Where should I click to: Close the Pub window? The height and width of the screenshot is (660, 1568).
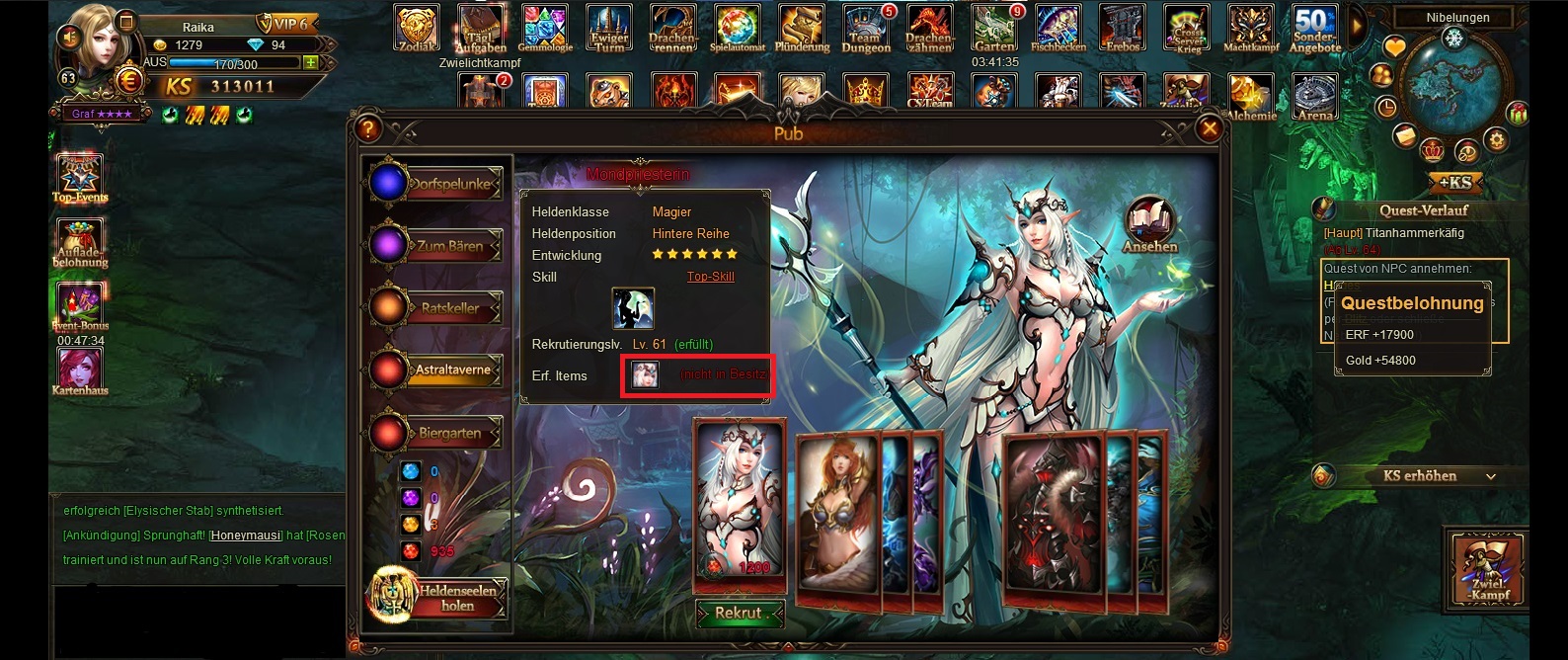click(x=1209, y=127)
